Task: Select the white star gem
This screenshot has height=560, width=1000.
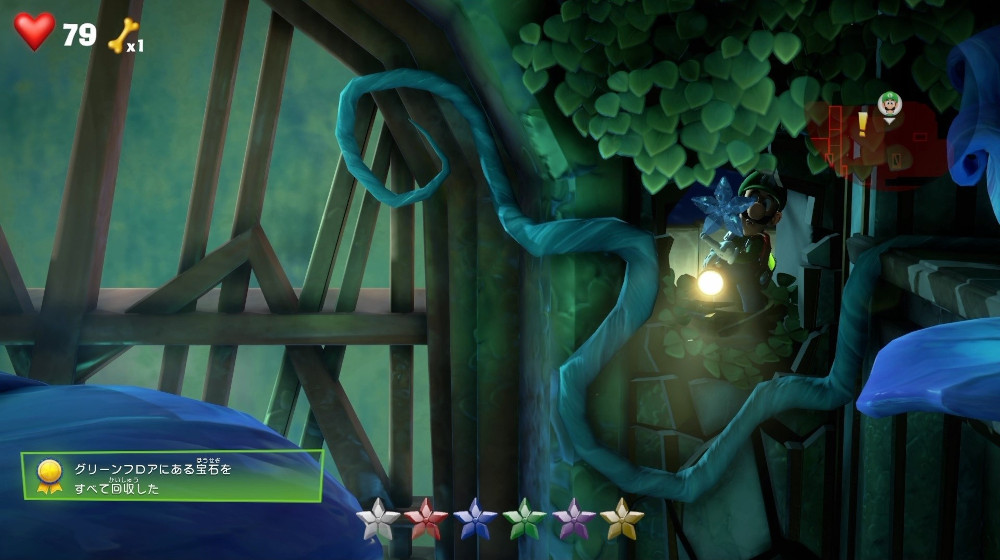Action: click(378, 519)
